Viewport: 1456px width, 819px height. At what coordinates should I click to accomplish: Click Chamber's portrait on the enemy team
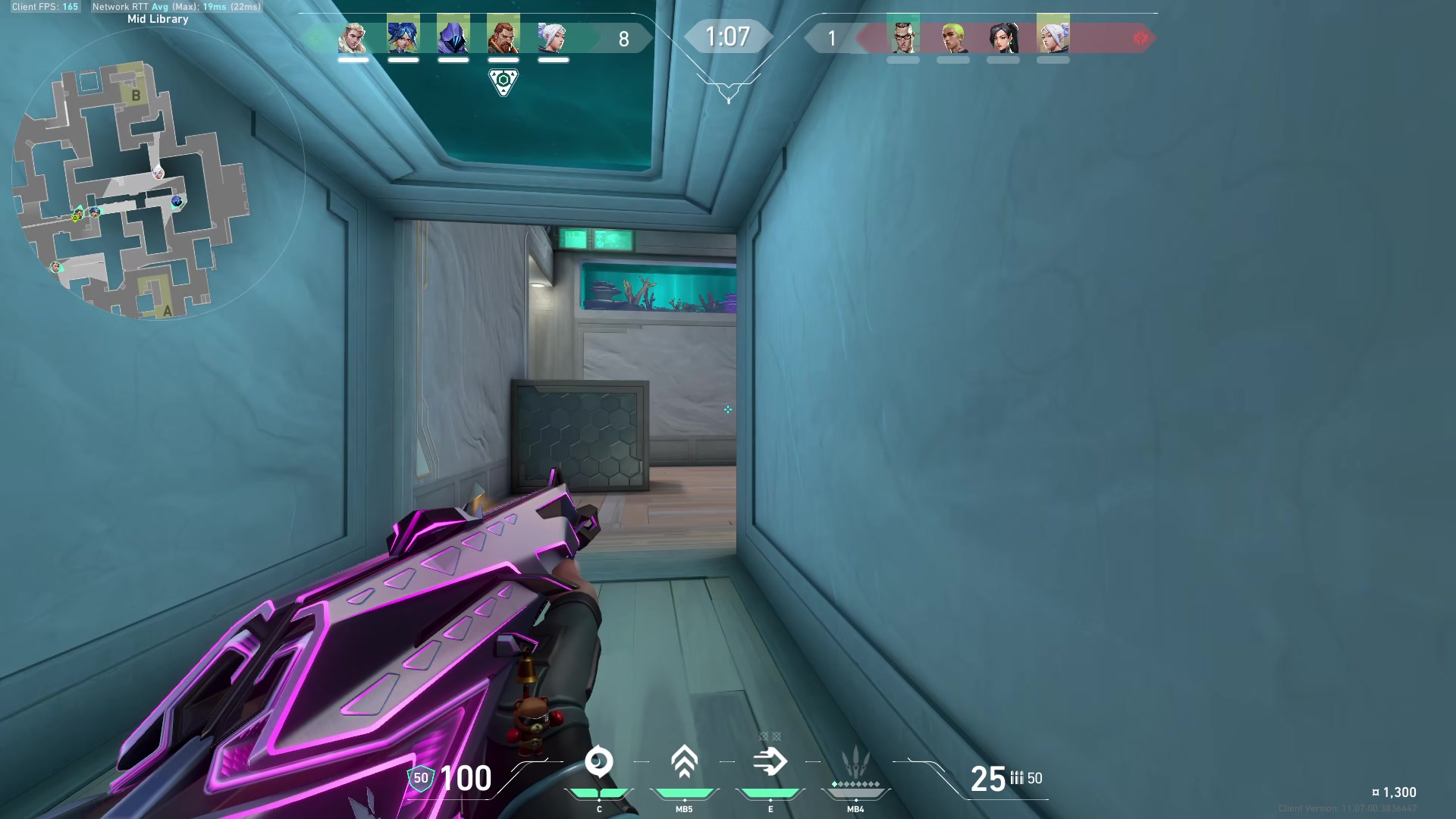[x=902, y=38]
